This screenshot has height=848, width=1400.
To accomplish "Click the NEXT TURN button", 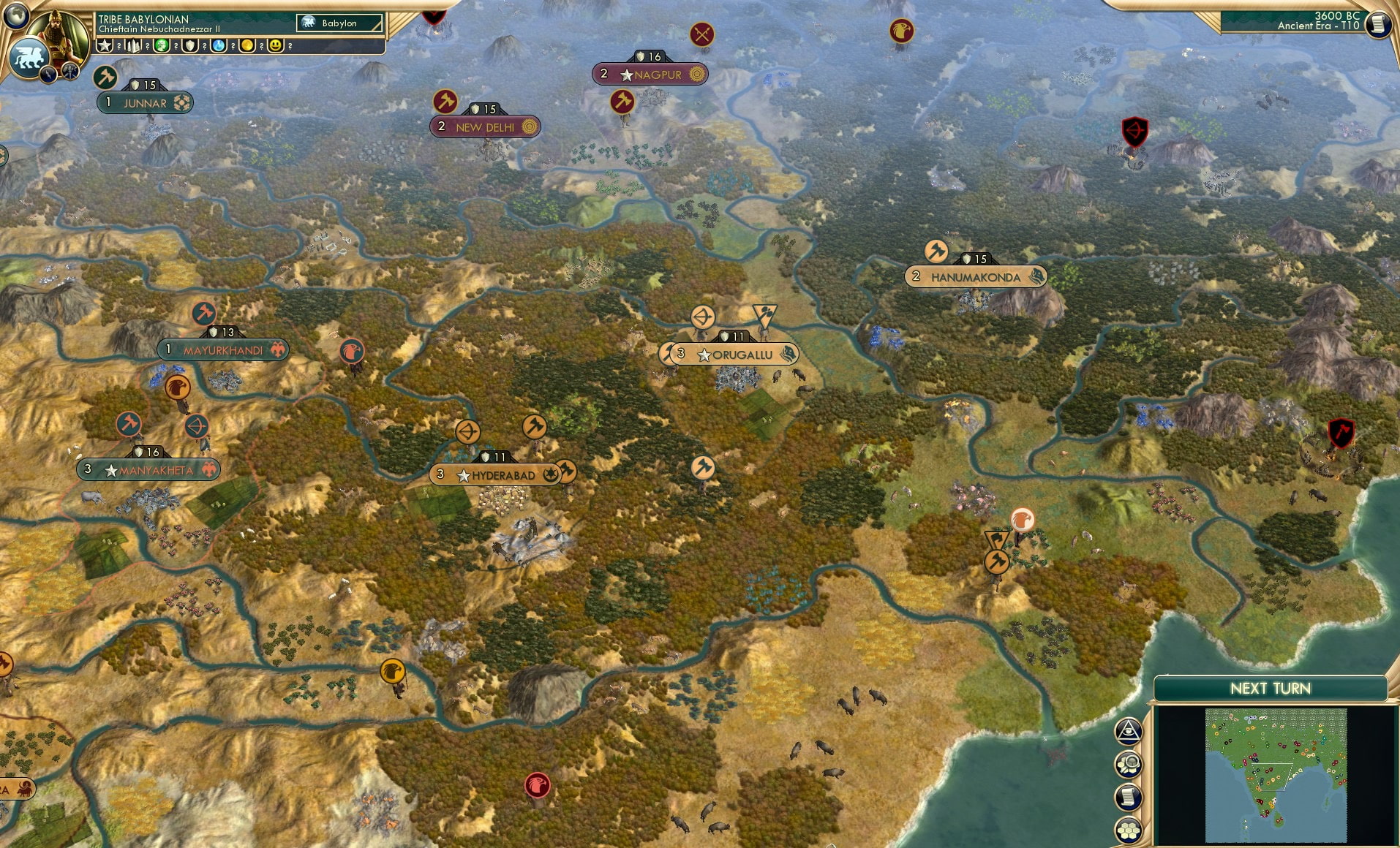I will 1272,688.
